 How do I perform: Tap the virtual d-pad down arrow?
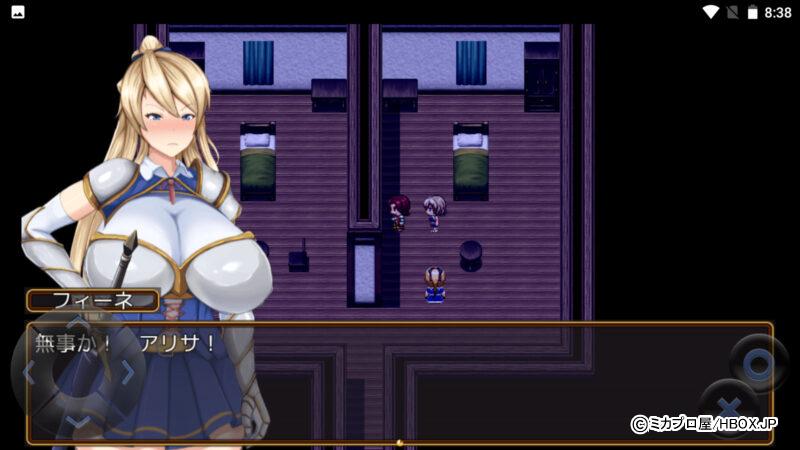[78, 420]
